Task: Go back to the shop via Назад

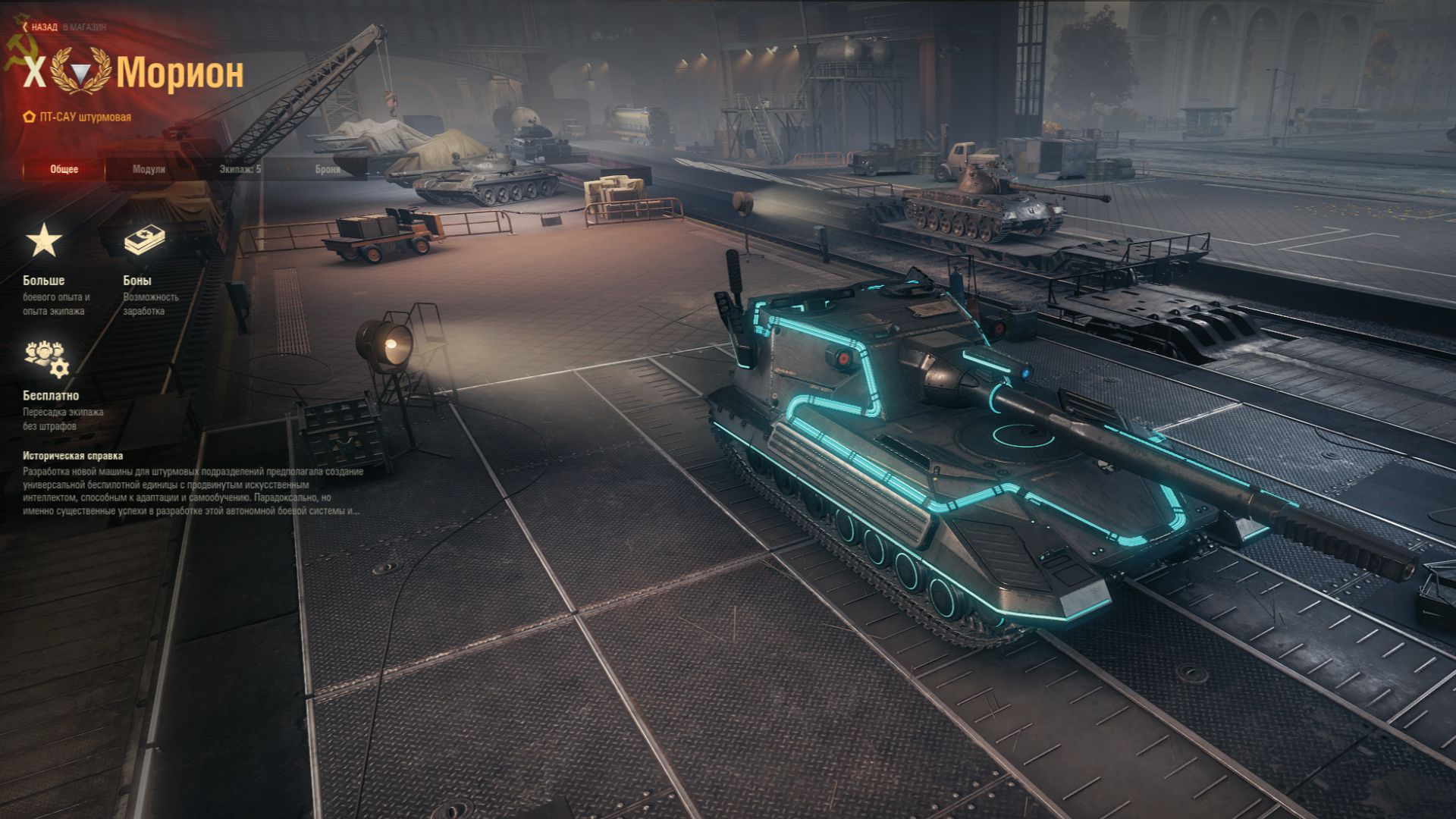Action: [x=43, y=27]
